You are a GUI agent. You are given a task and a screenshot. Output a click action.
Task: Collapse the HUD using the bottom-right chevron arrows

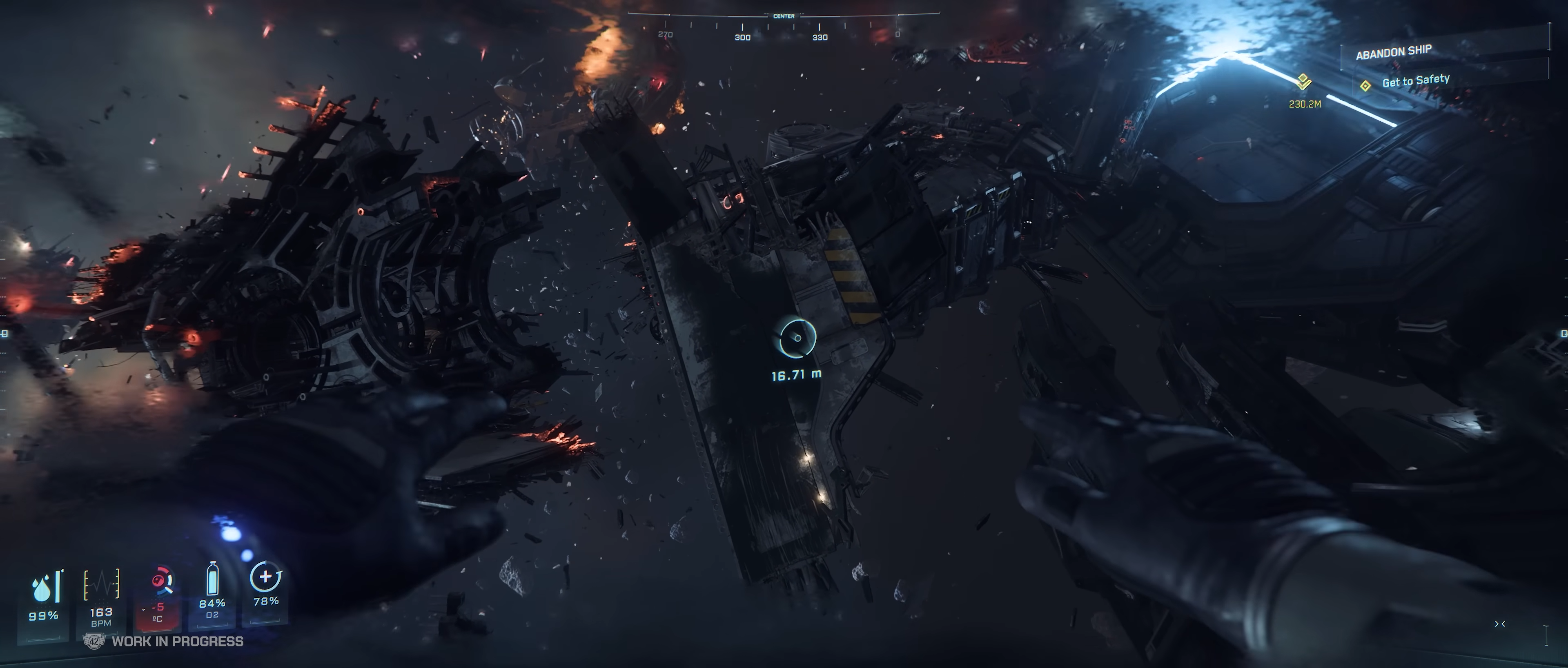point(1500,624)
